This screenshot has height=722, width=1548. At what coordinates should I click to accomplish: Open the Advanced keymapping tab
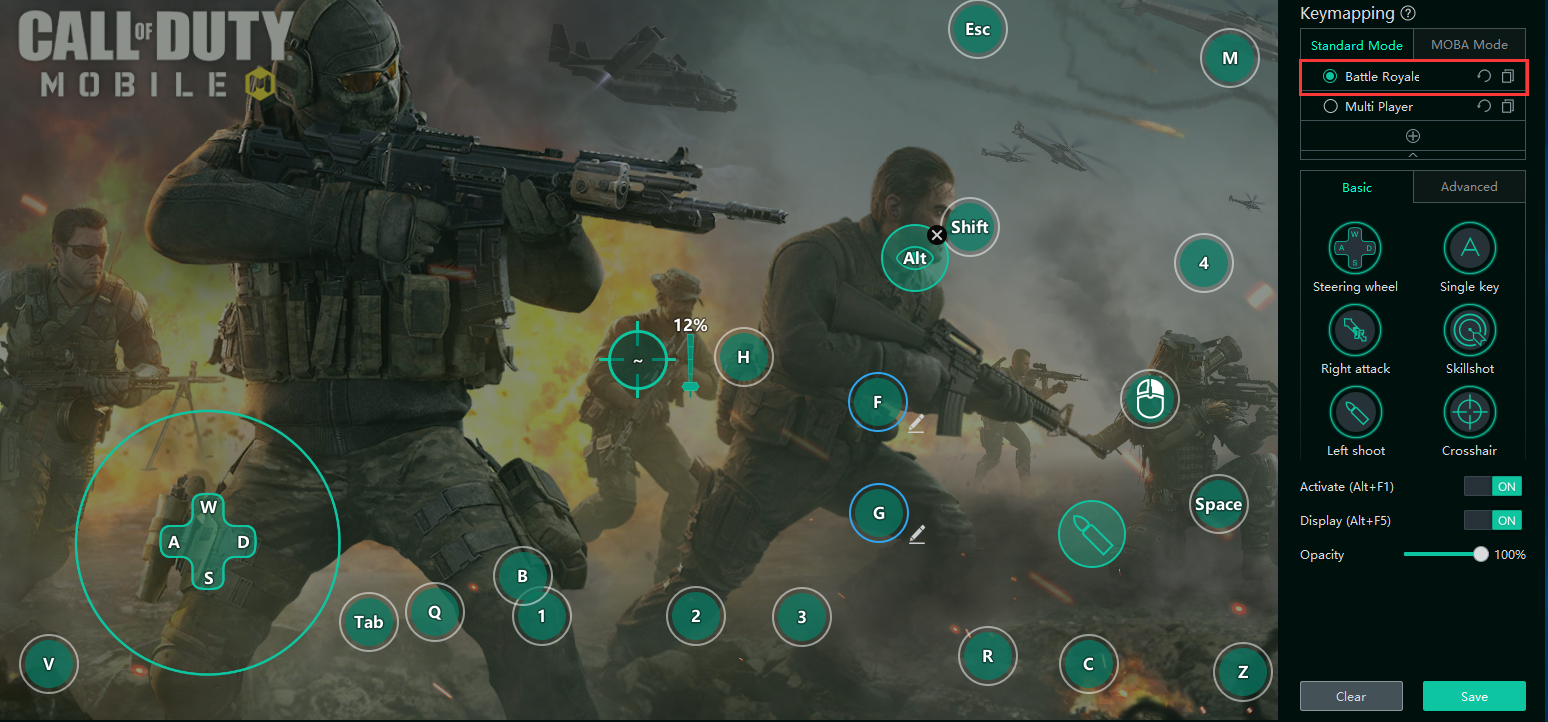point(1469,187)
